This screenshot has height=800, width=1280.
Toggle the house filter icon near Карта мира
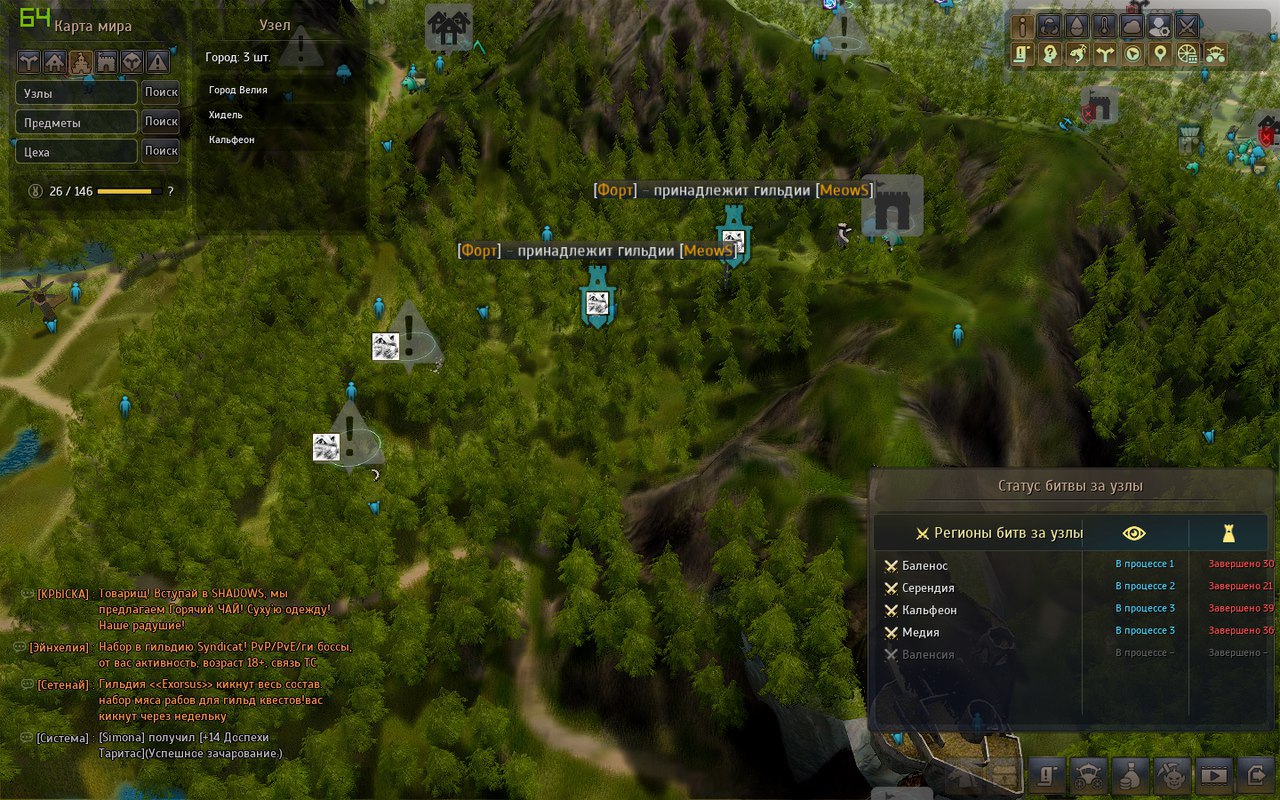click(54, 62)
